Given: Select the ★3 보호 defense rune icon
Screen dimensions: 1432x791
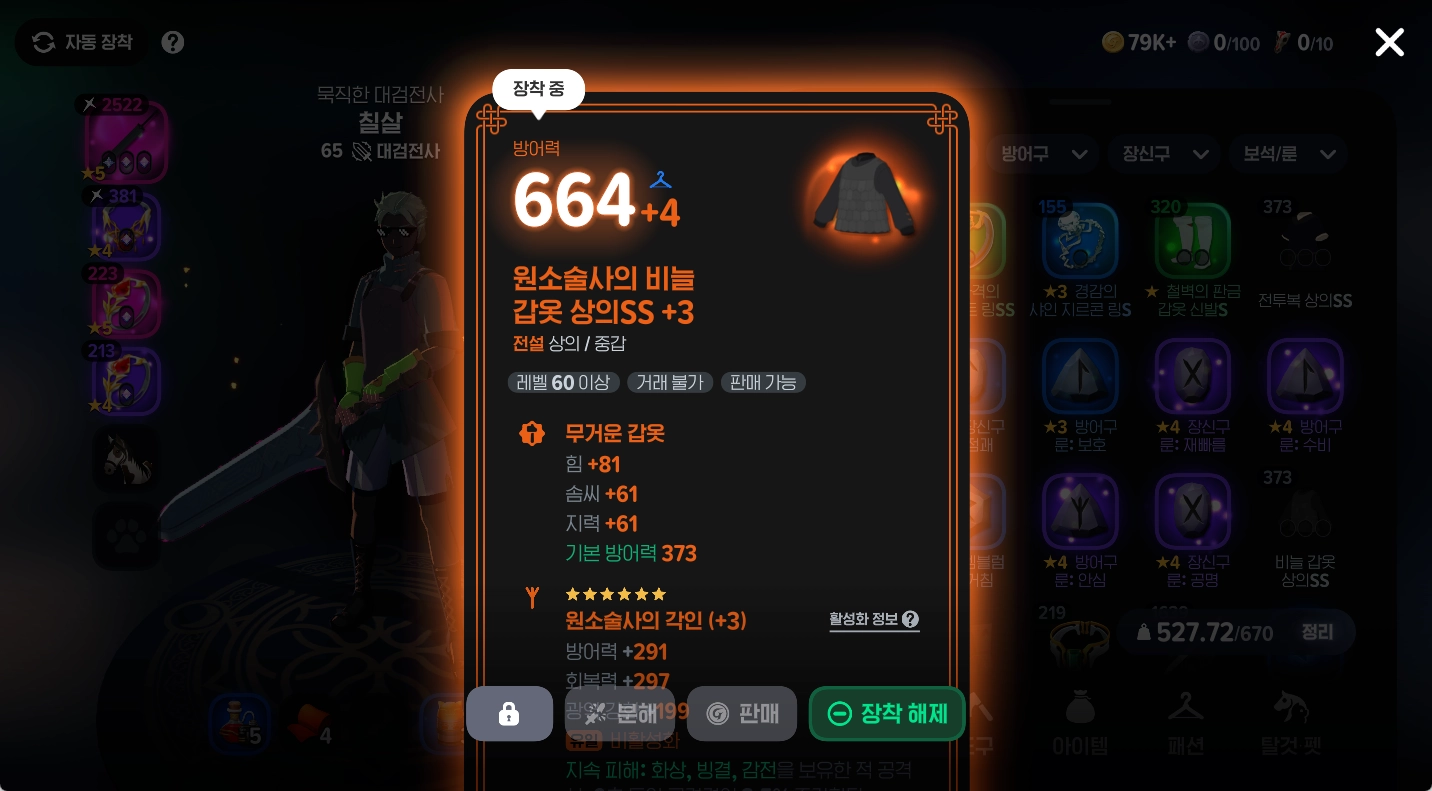Looking at the screenshot, I should tap(1081, 377).
